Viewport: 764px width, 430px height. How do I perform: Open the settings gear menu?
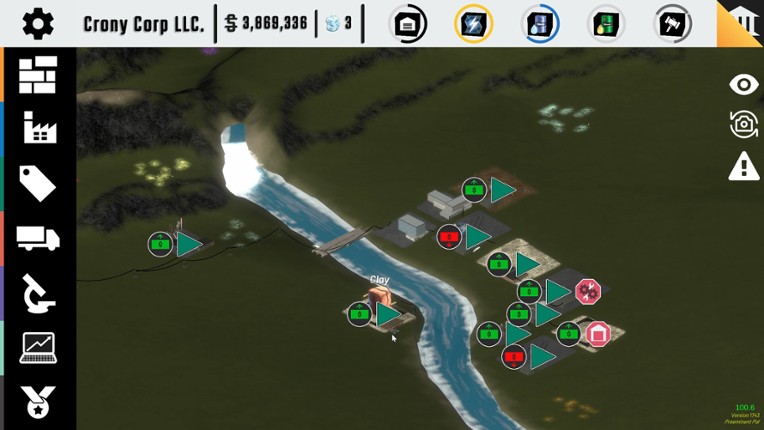point(38,23)
